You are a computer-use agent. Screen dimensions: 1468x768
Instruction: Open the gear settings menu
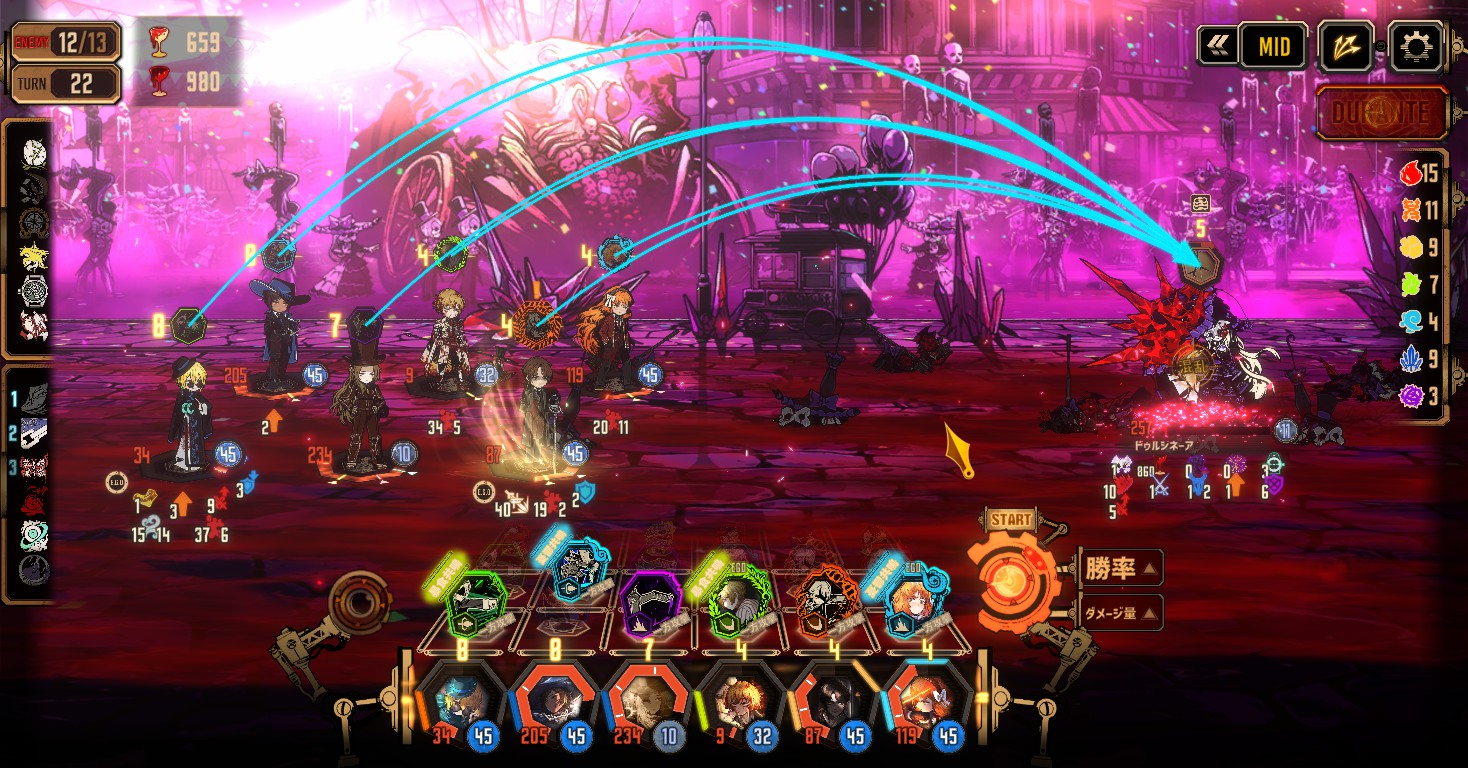(x=1418, y=46)
